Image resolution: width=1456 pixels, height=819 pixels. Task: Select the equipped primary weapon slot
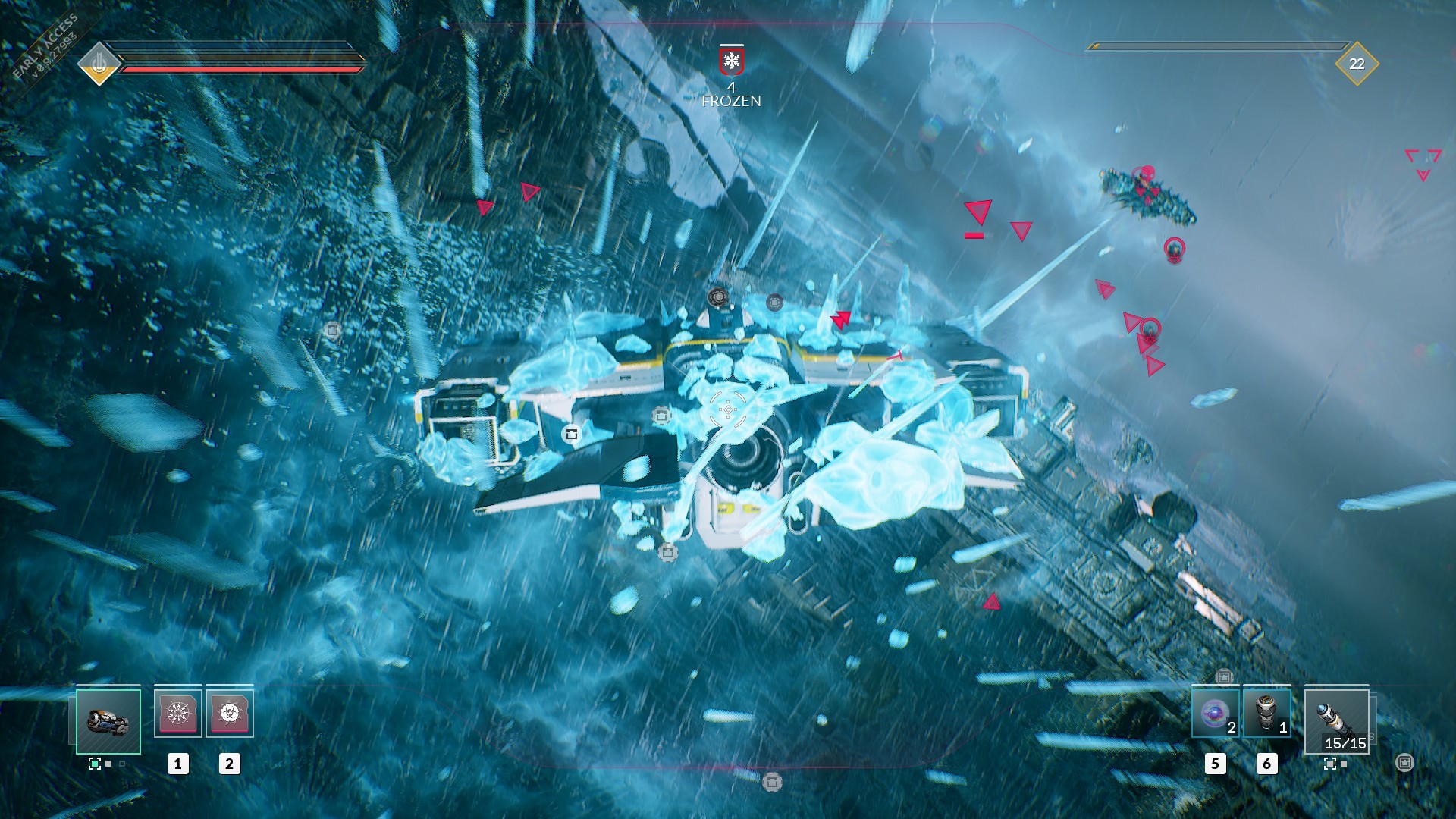point(110,720)
